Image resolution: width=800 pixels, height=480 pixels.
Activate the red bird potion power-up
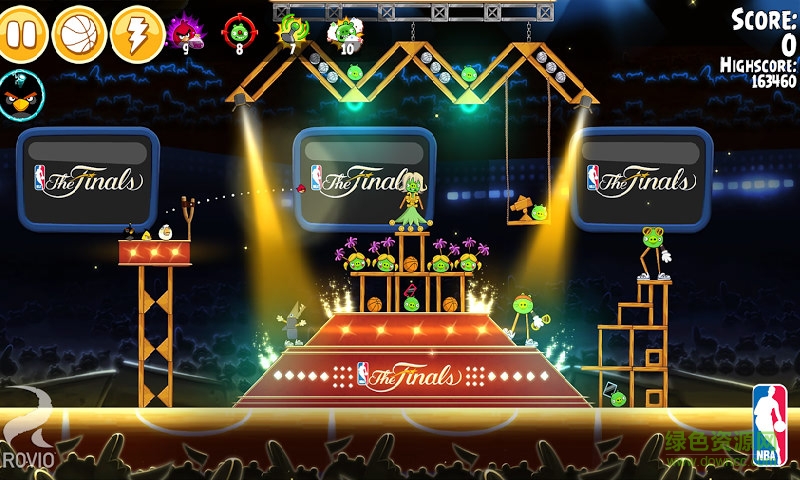184,33
